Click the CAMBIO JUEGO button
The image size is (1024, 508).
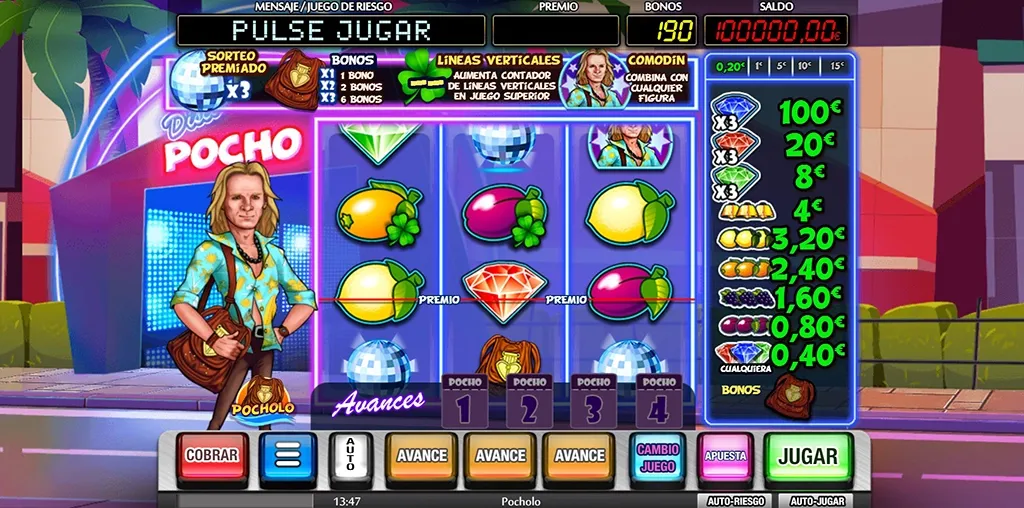[657, 458]
